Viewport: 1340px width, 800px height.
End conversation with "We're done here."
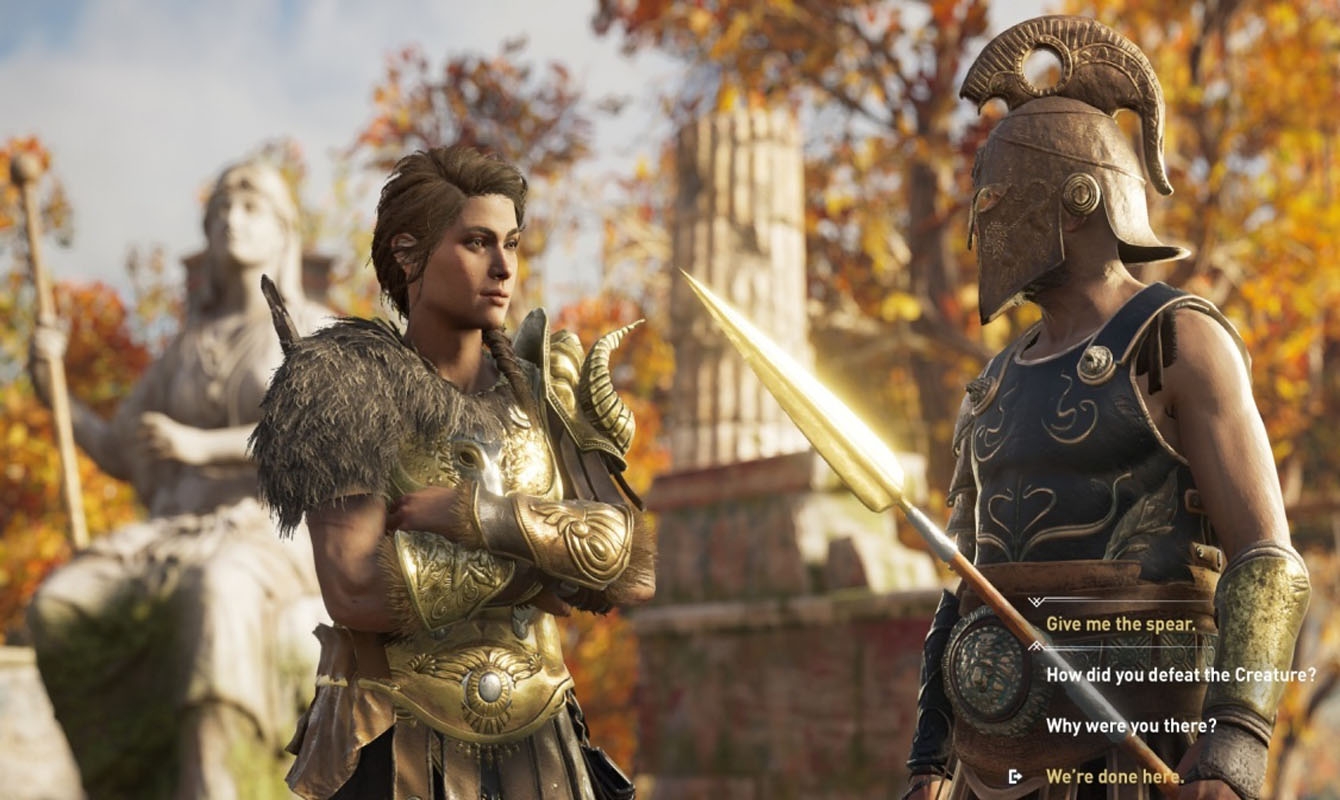(x=1114, y=776)
